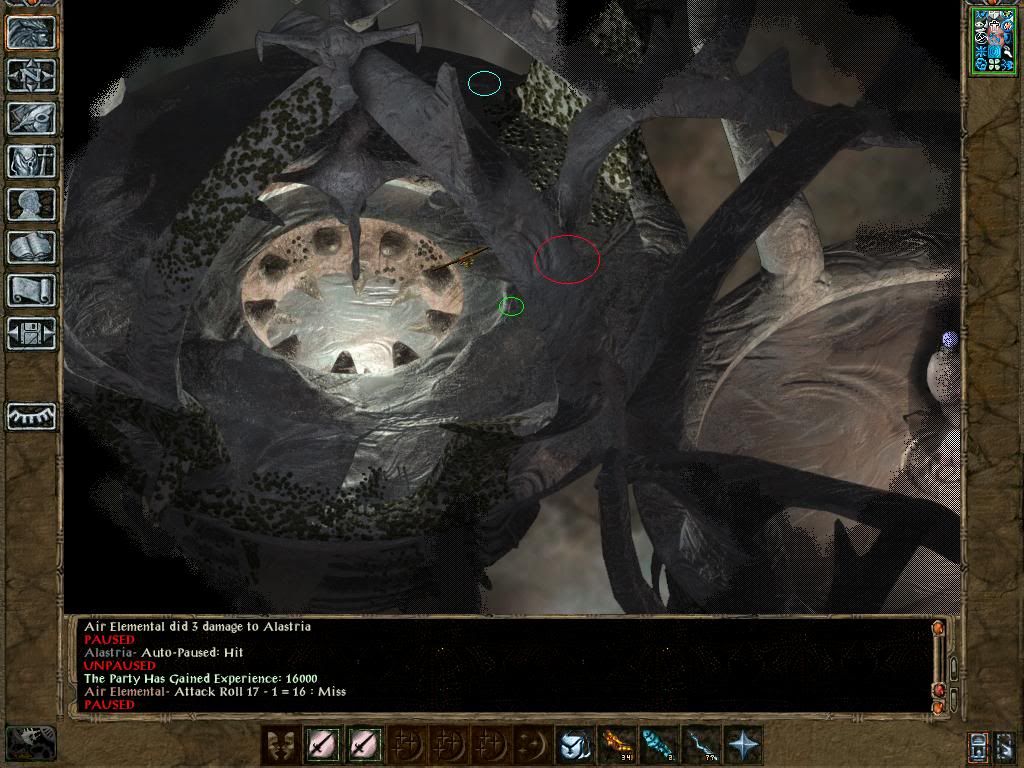Use the blue quick item with count 2

[657, 745]
